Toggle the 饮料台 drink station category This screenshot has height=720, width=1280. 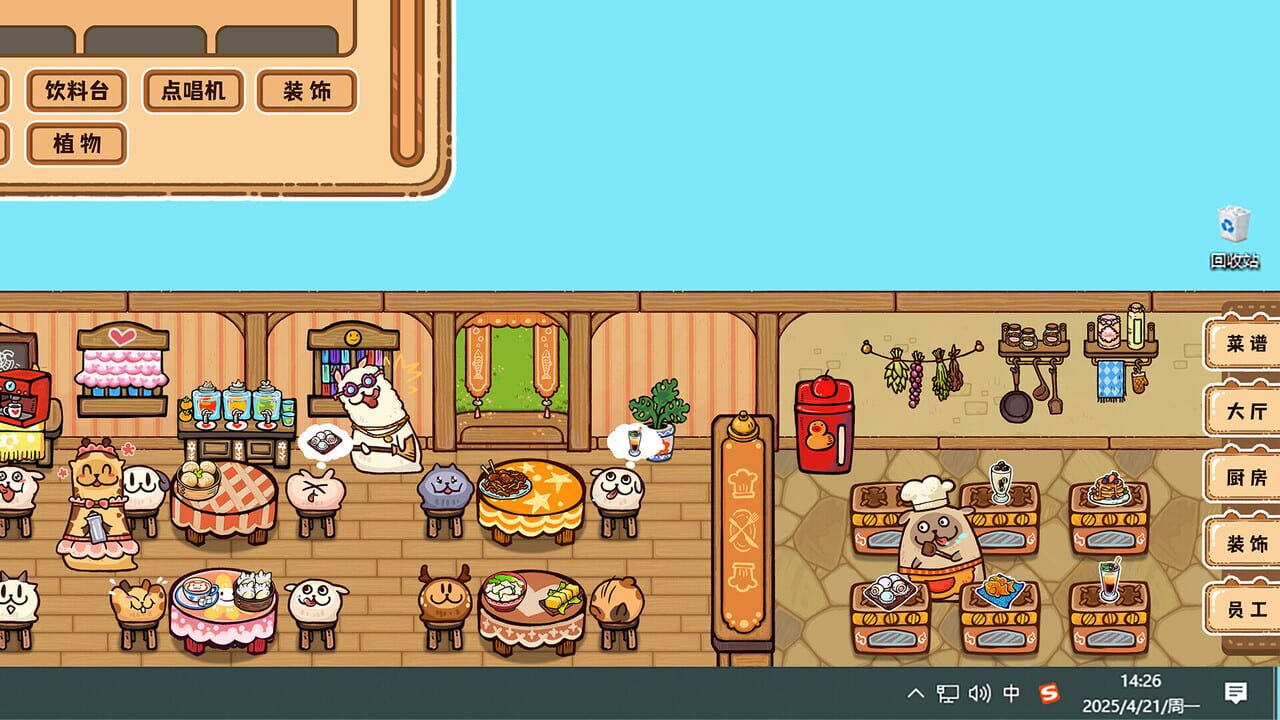click(76, 92)
